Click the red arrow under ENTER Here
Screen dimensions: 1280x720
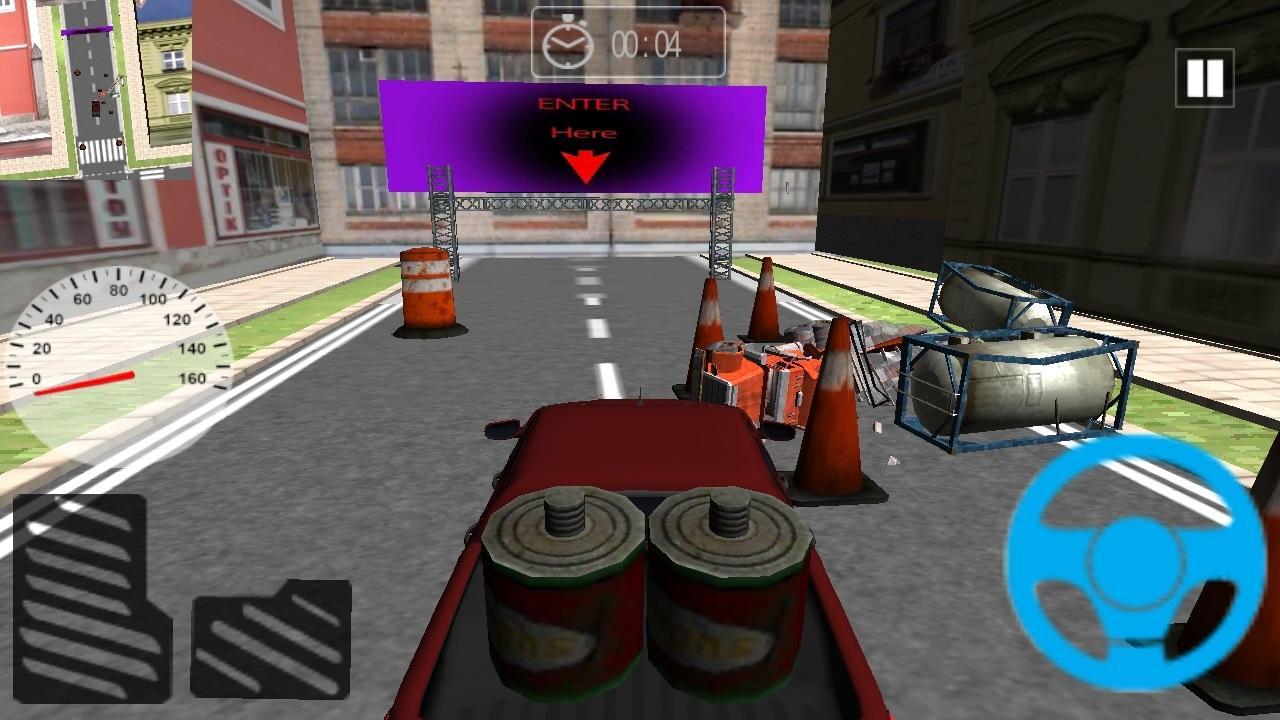(585, 163)
